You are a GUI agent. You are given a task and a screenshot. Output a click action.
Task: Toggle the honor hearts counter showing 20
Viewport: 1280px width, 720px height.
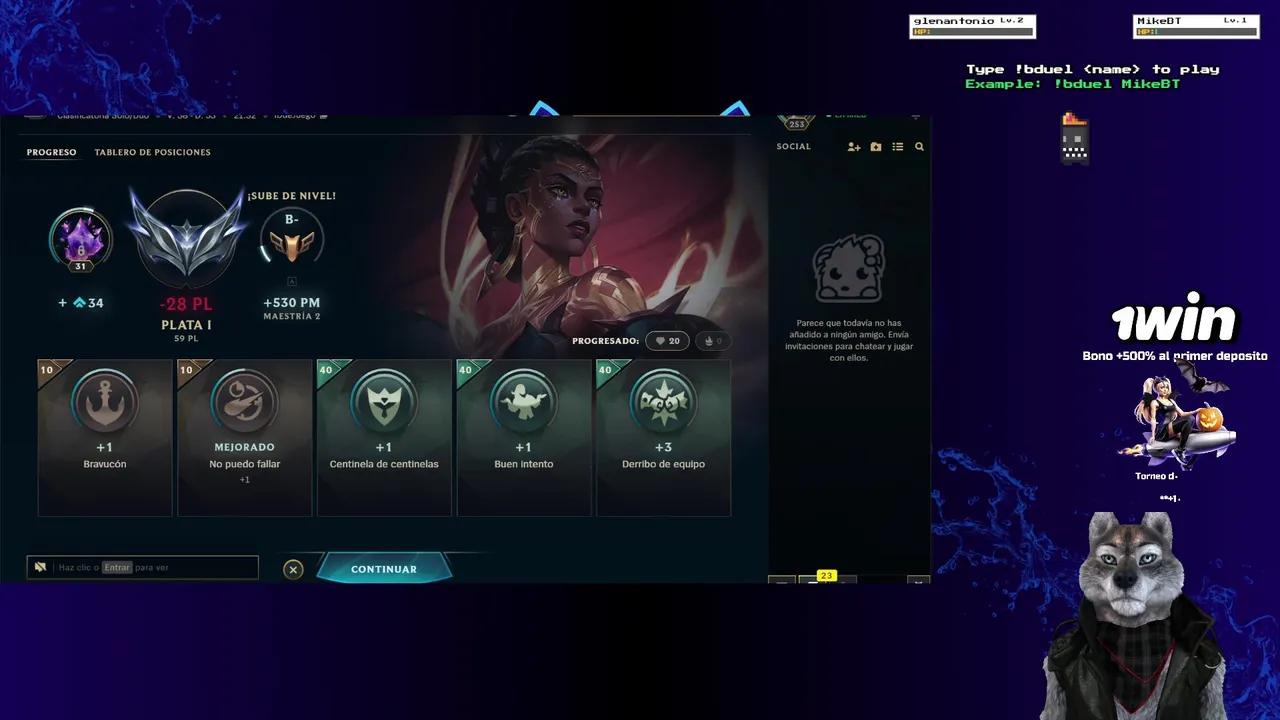[x=667, y=340]
